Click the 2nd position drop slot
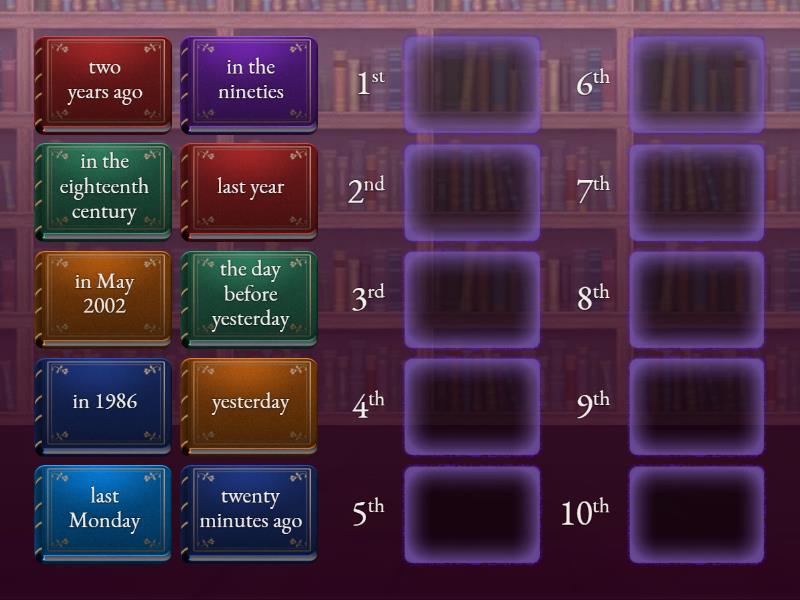Screen dimensions: 800x600 [472, 191]
